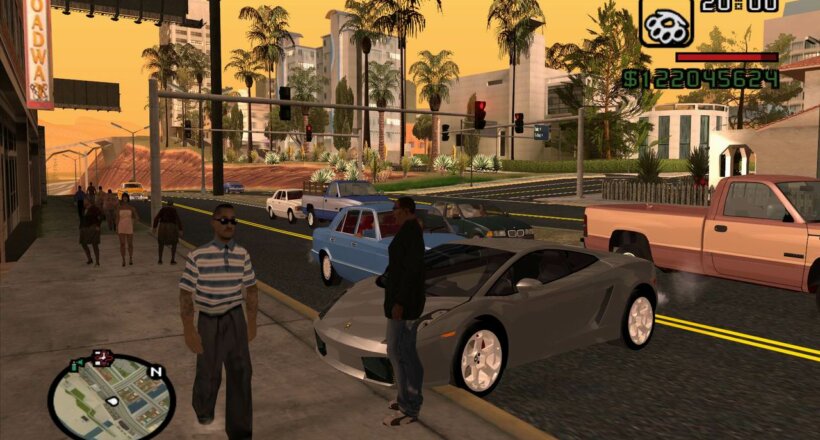Select the brass knuckles weapon icon
Viewport: 820px width, 440px height.
coord(665,22)
